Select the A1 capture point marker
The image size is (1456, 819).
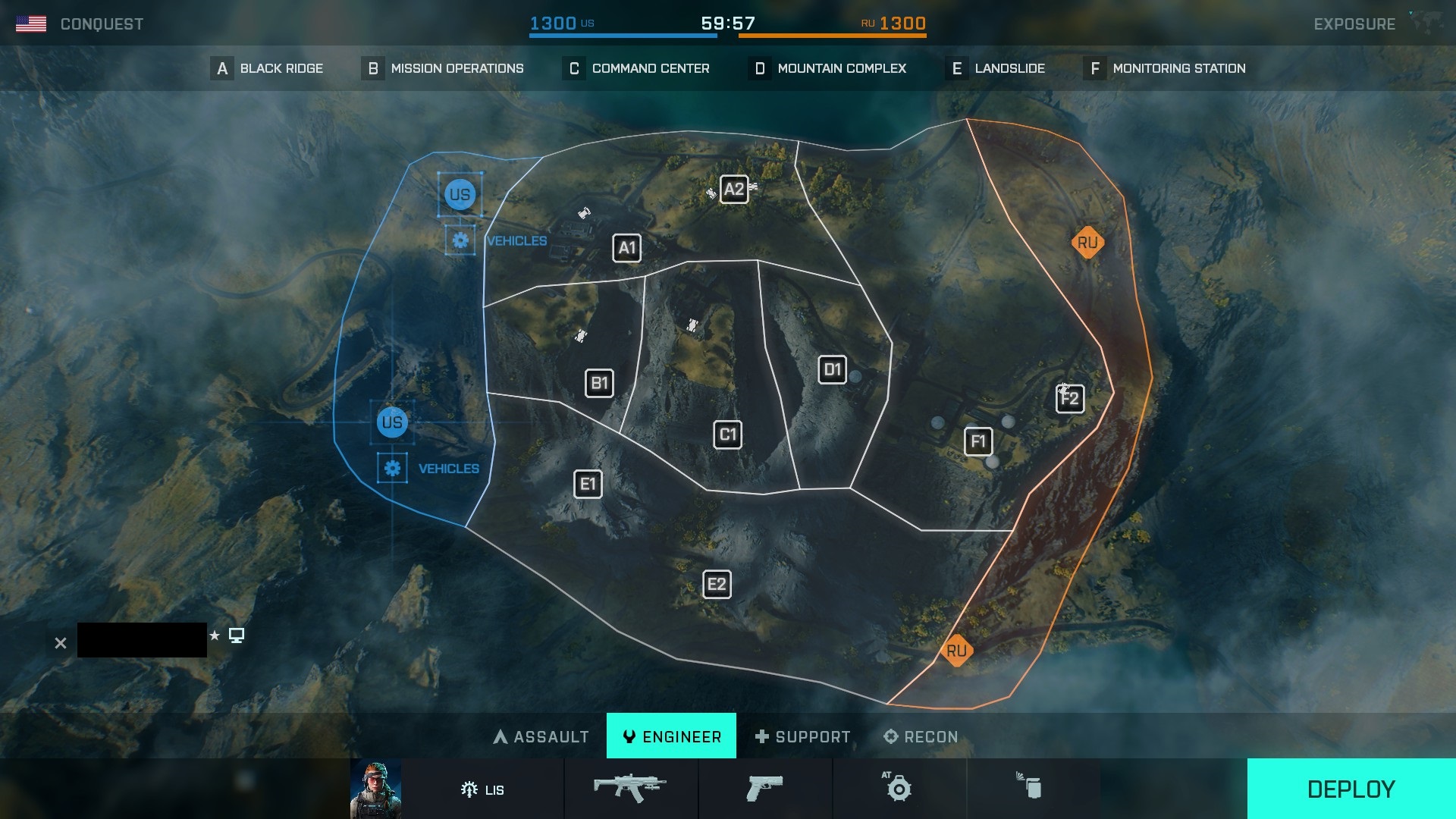point(626,248)
